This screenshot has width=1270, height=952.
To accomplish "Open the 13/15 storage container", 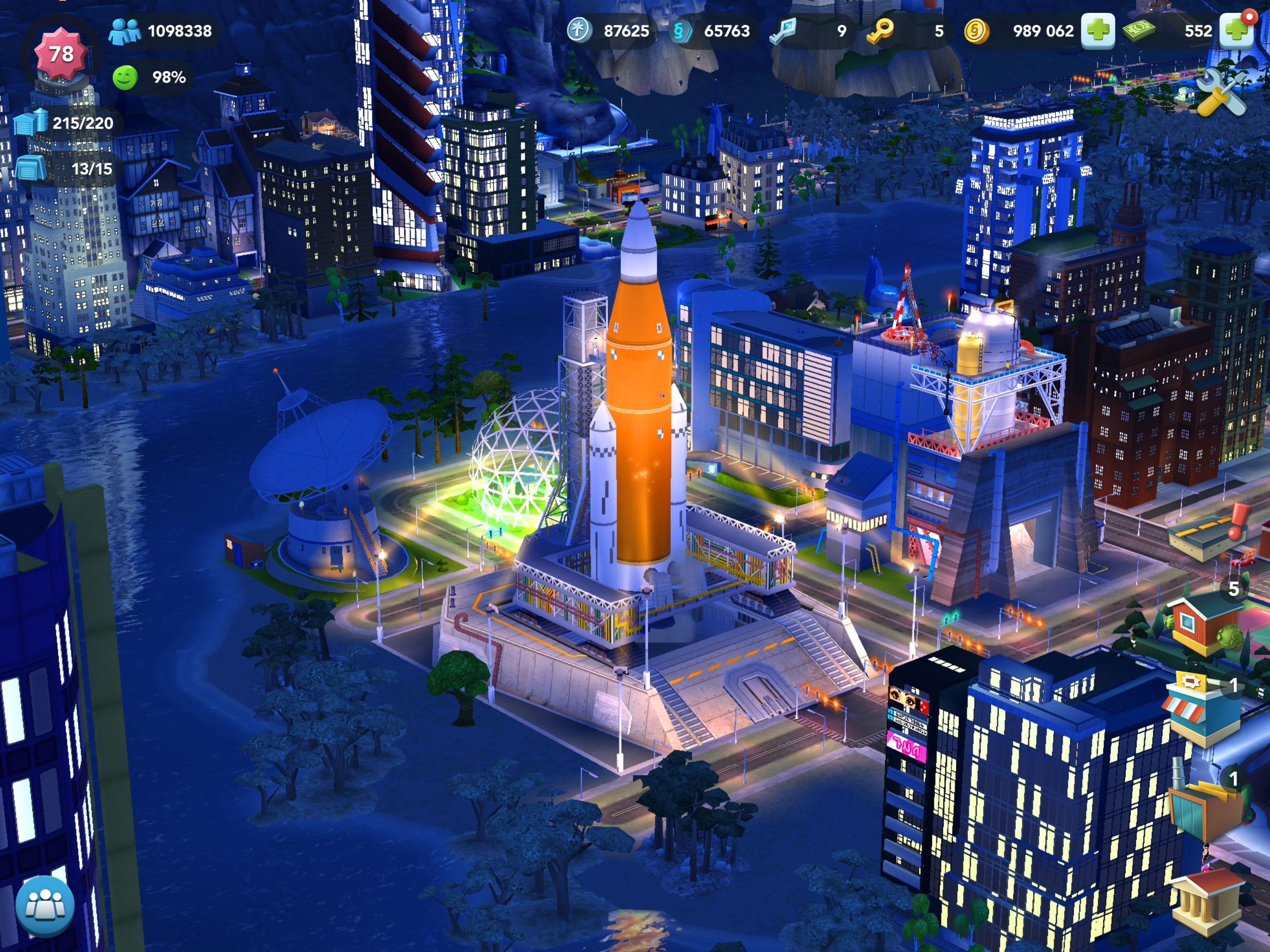I will 64,169.
